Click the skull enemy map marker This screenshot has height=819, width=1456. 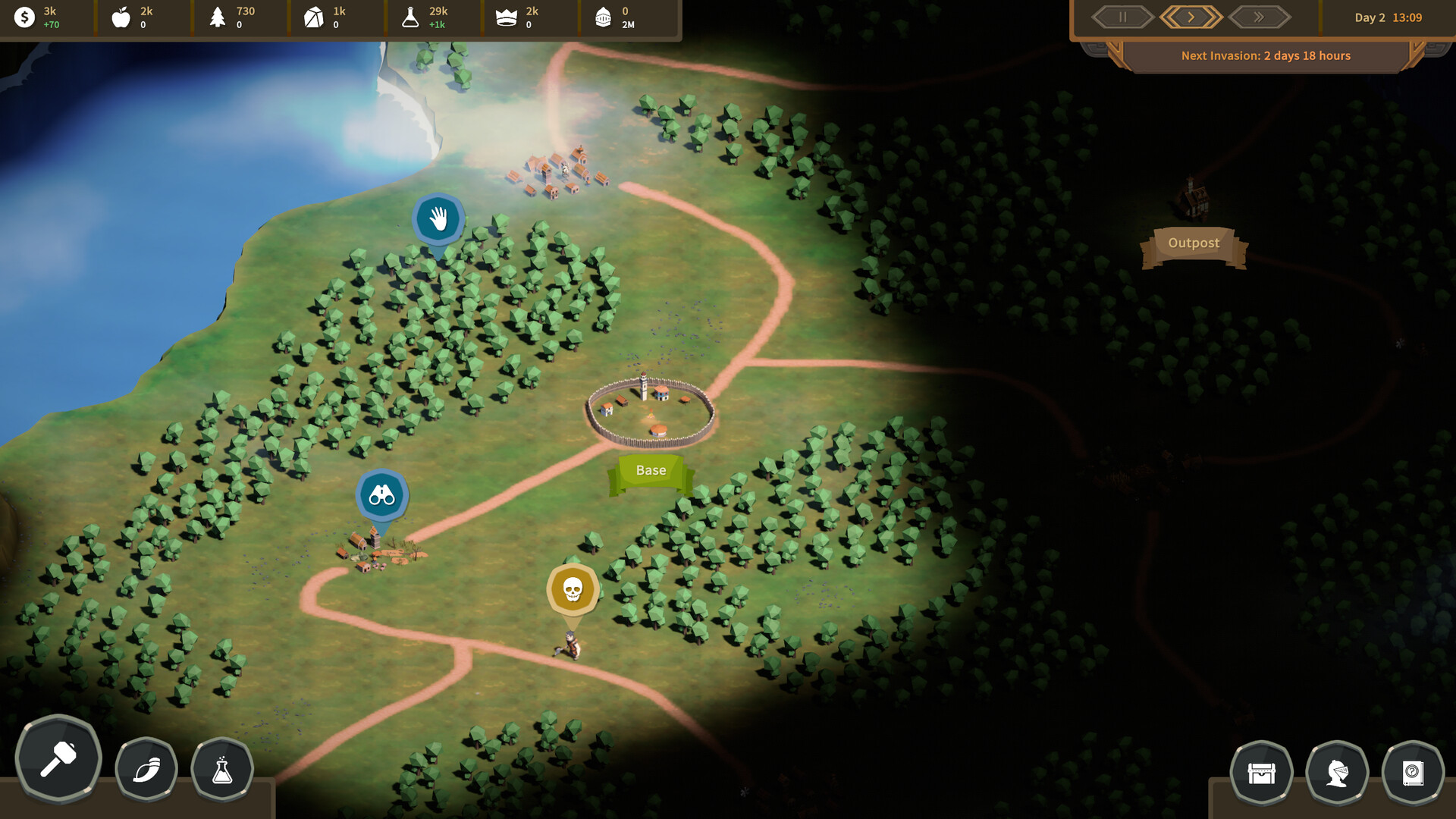[573, 589]
